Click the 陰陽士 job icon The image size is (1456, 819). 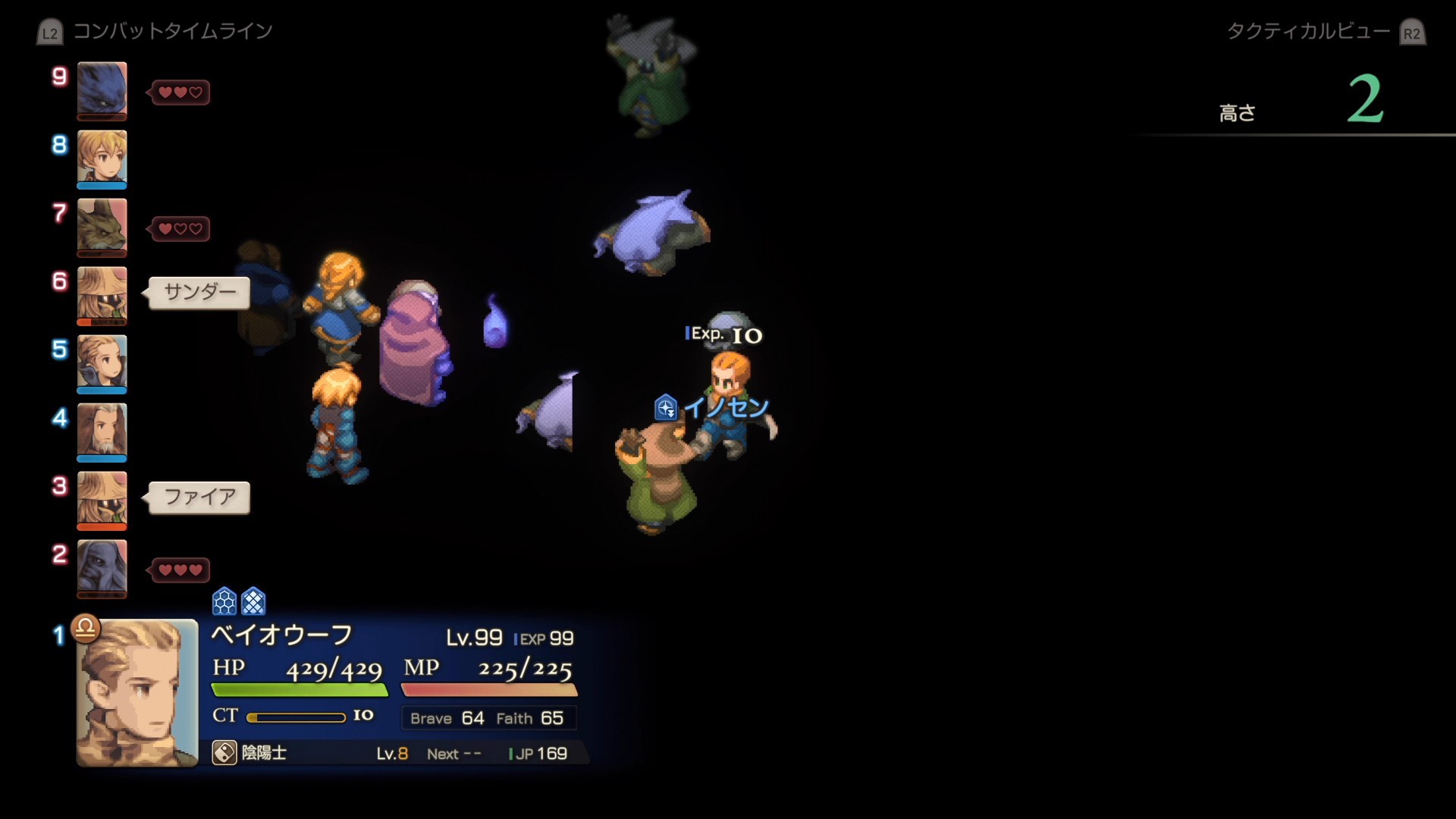(224, 753)
